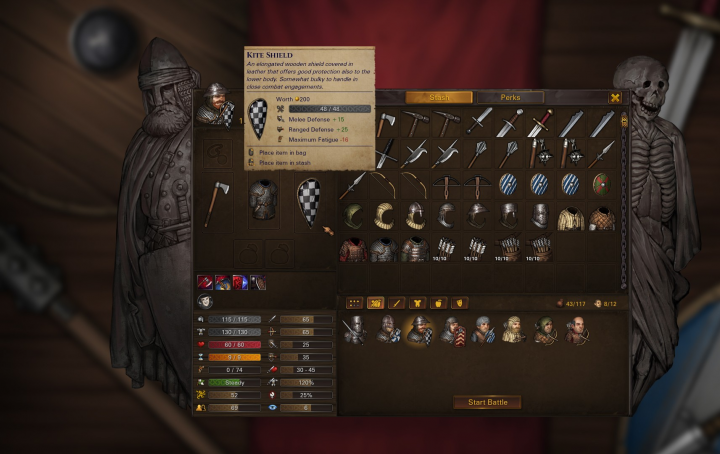Select the padded yellow gambeson in stash

click(x=570, y=218)
